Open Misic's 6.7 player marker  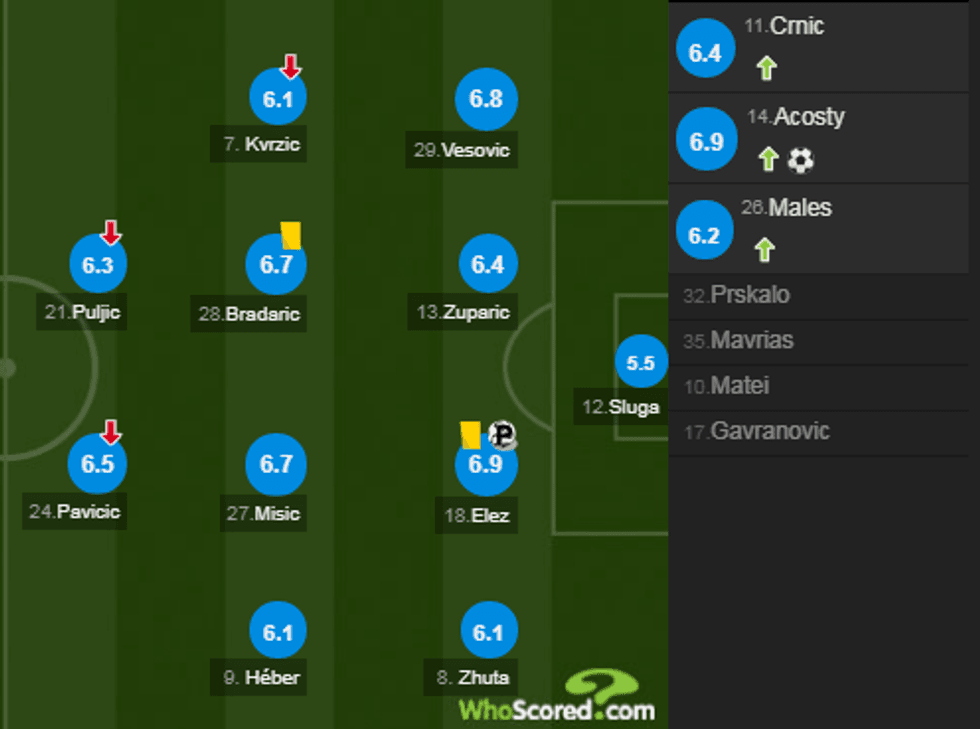pyautogui.click(x=276, y=465)
